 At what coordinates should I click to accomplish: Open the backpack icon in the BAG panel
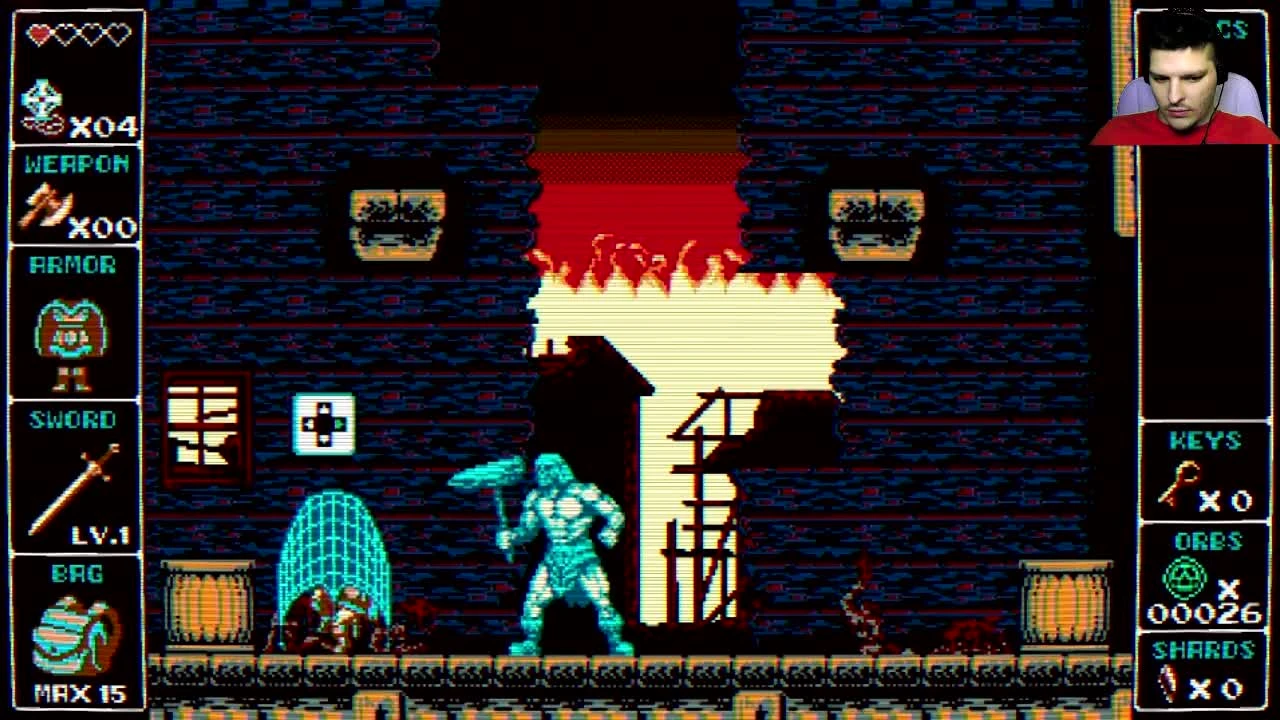(x=70, y=638)
